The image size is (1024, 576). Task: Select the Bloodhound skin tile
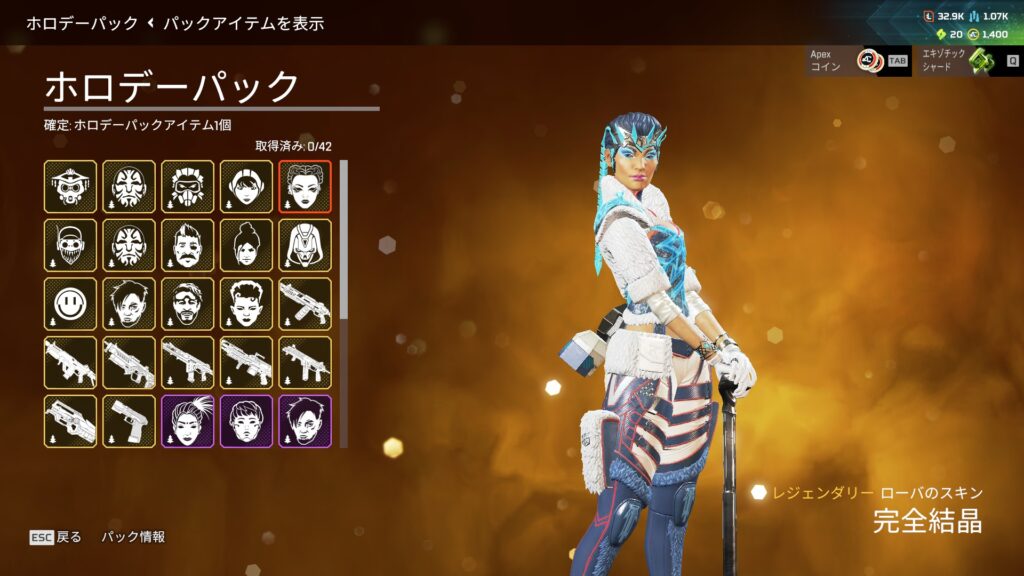tap(71, 186)
